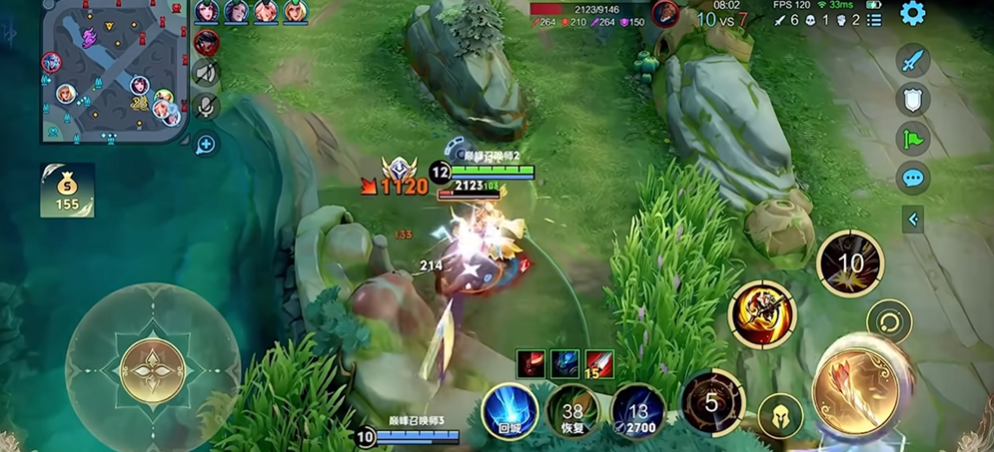Tap the helmet hero-targeting button
This screenshot has height=452, width=994.
tap(781, 416)
